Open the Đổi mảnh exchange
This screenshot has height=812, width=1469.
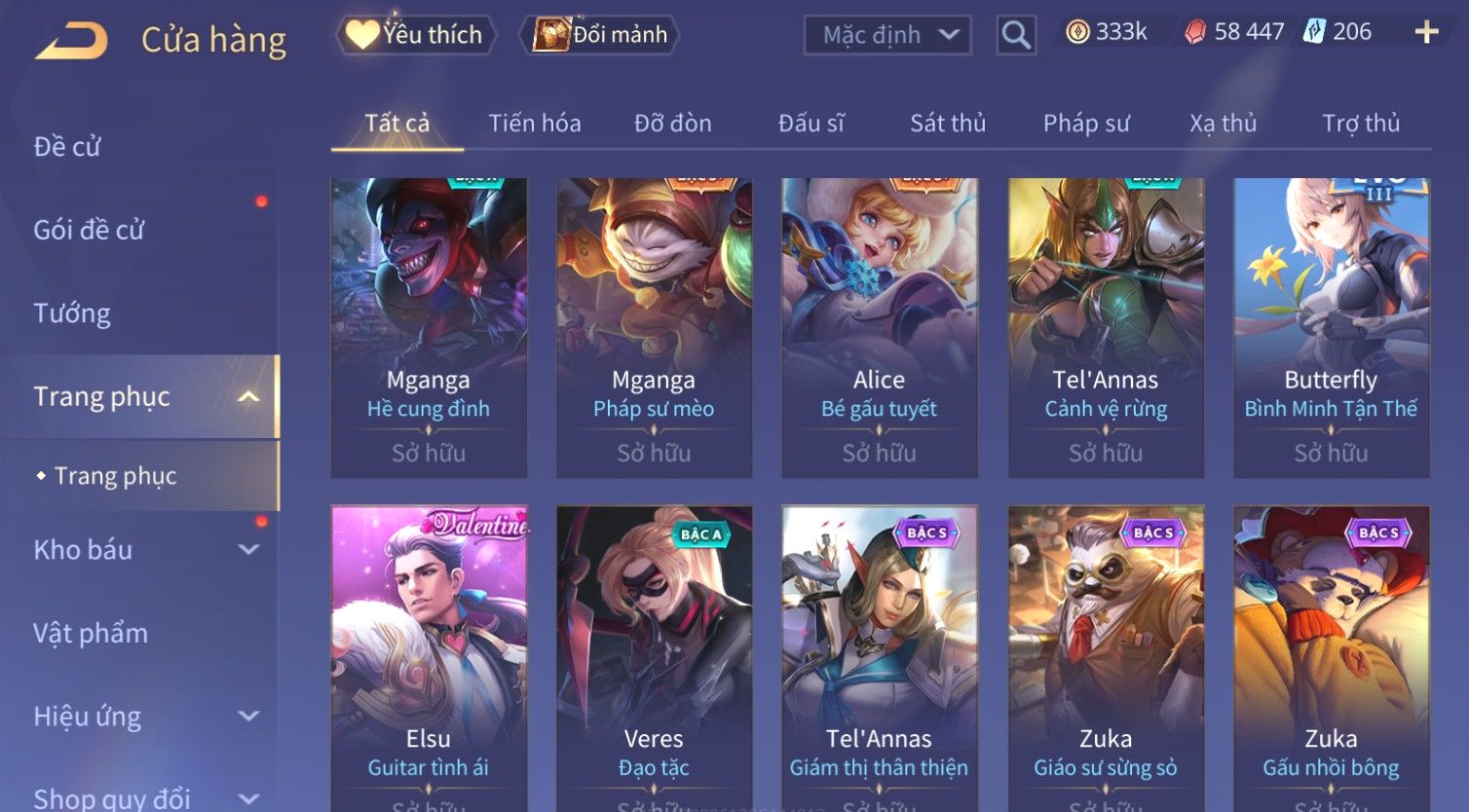pyautogui.click(x=602, y=35)
